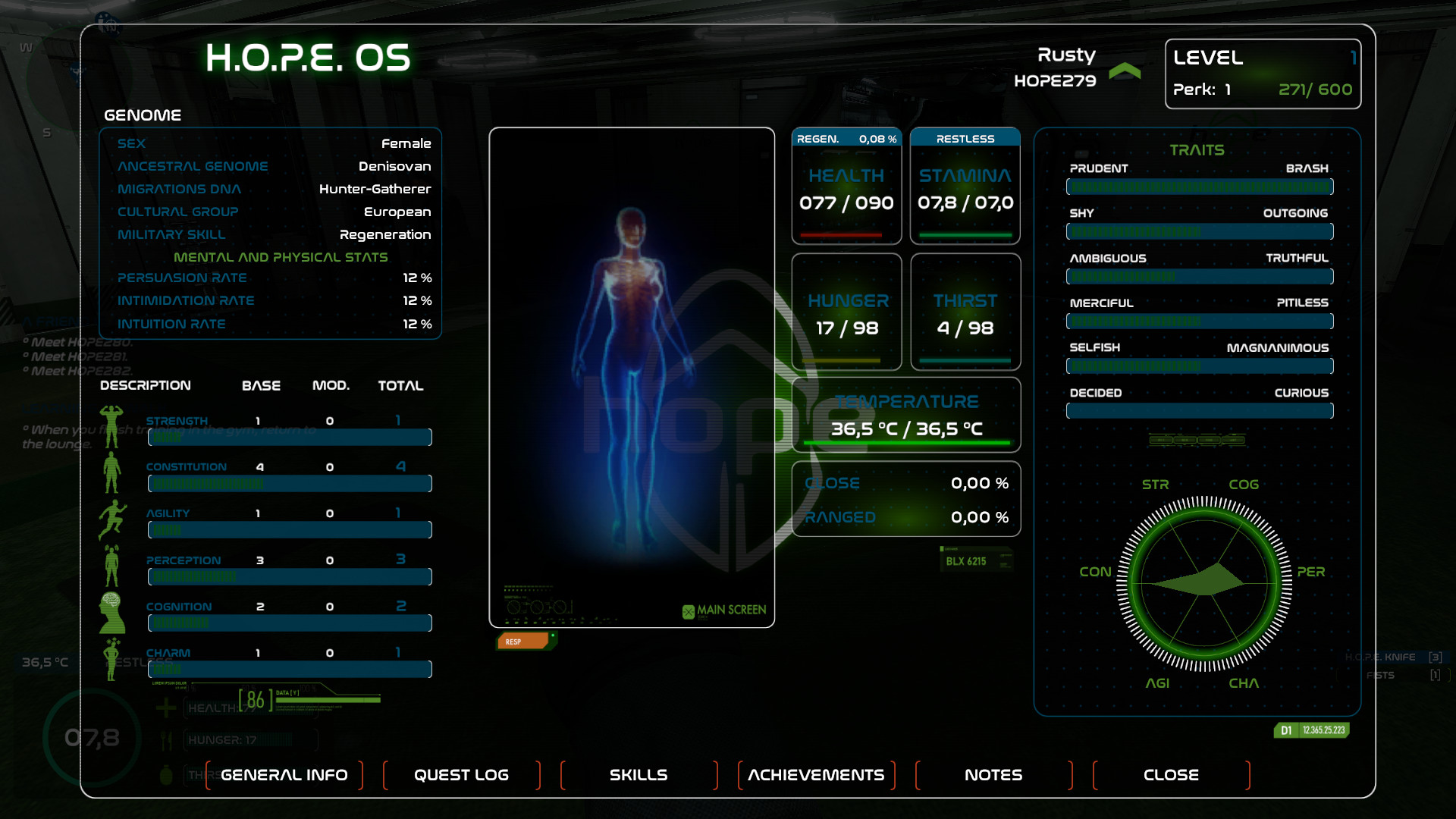Viewport: 1456px width, 819px height.
Task: Click the Merciful–Pitiless trait bar
Action: point(1199,321)
